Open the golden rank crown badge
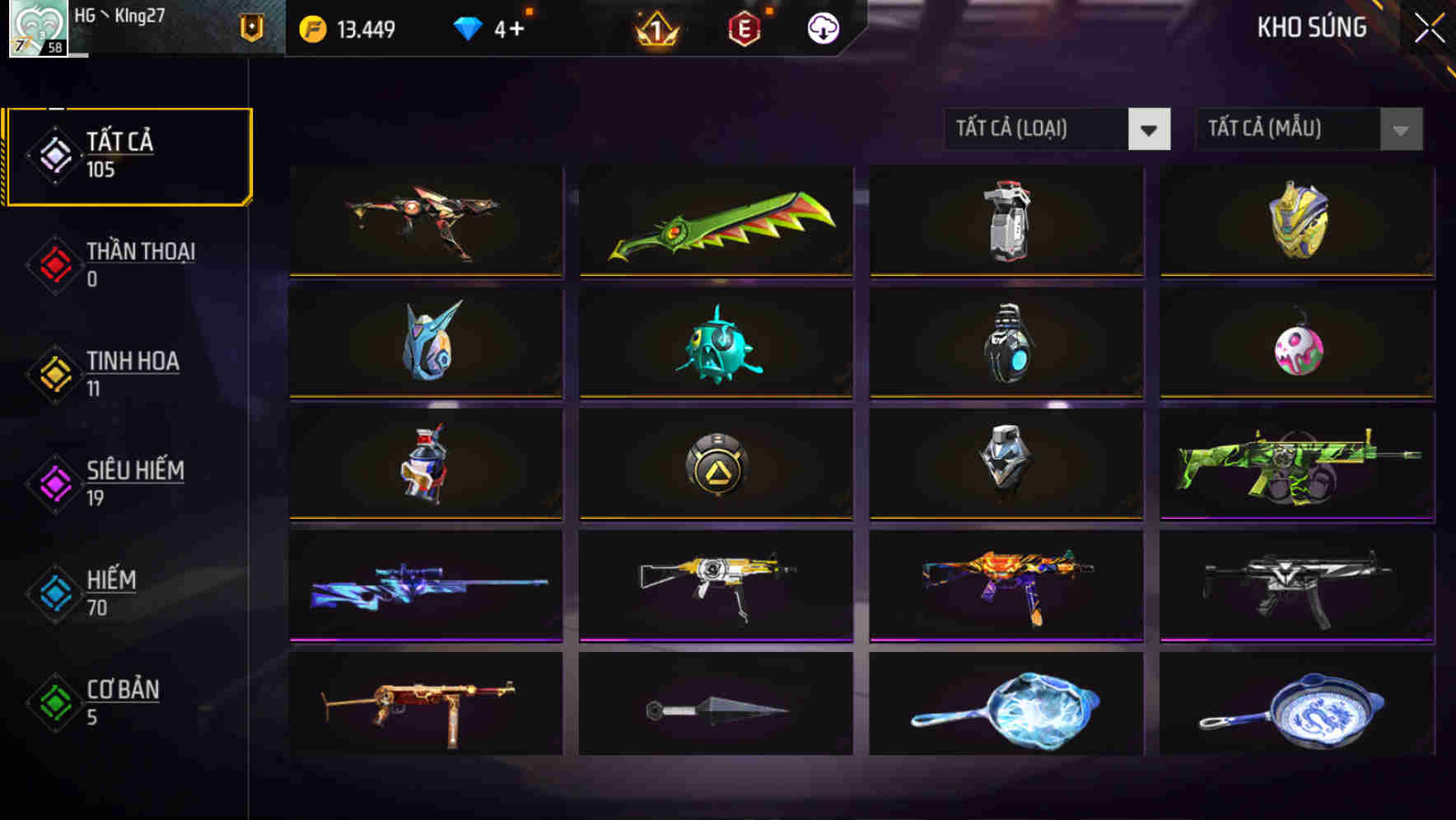Image resolution: width=1456 pixels, height=820 pixels. (x=658, y=27)
